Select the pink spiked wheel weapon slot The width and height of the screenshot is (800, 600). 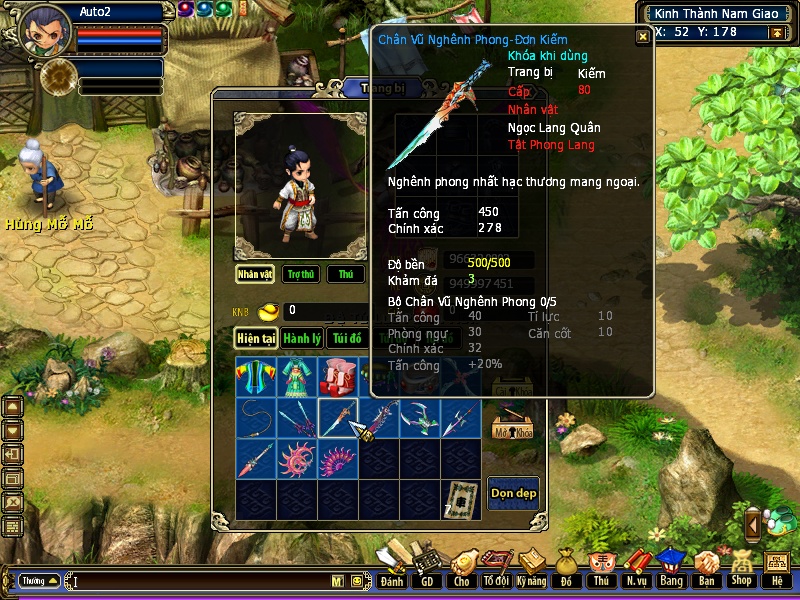coord(296,459)
